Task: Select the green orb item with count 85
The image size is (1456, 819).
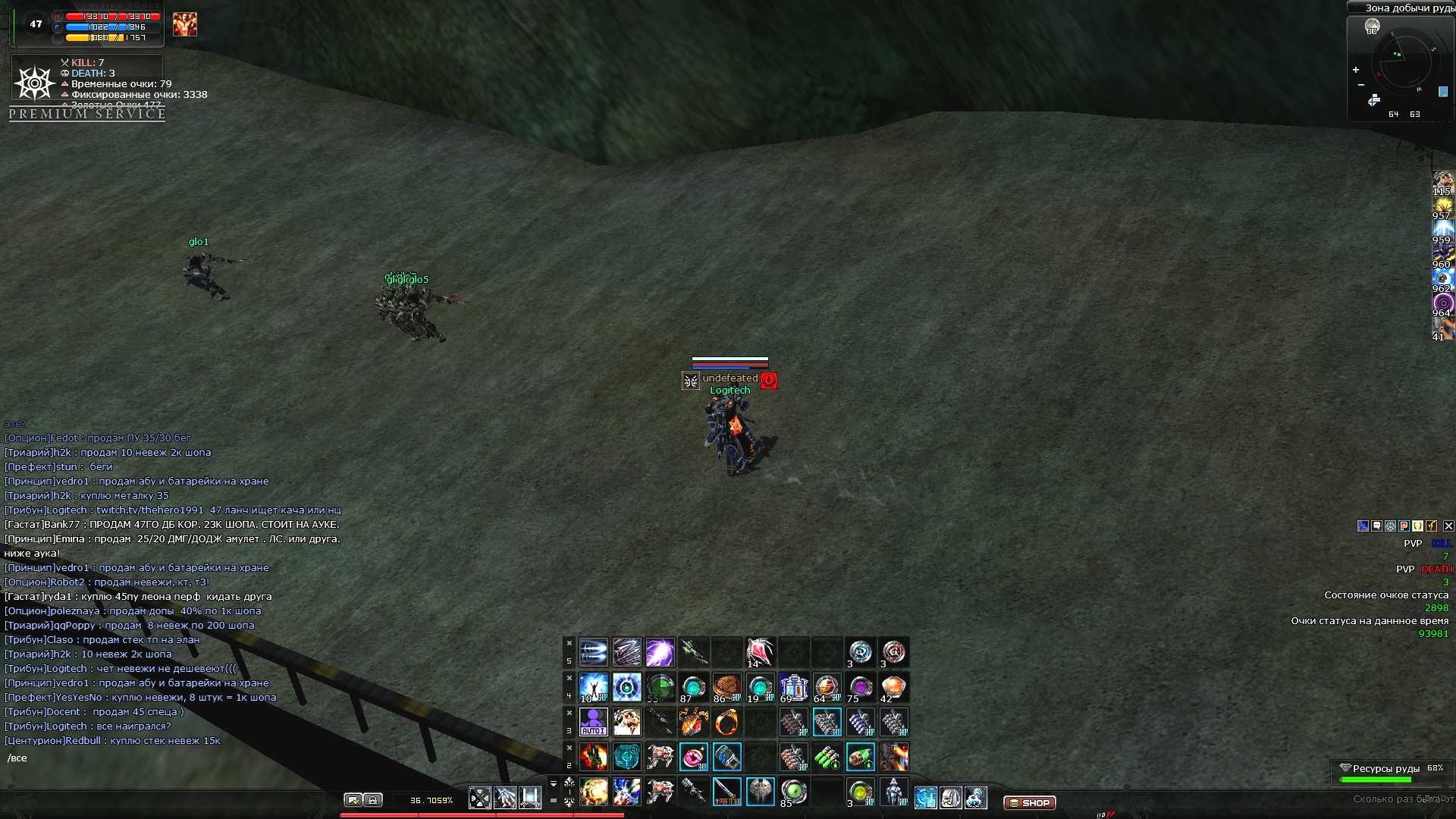Action: [793, 792]
